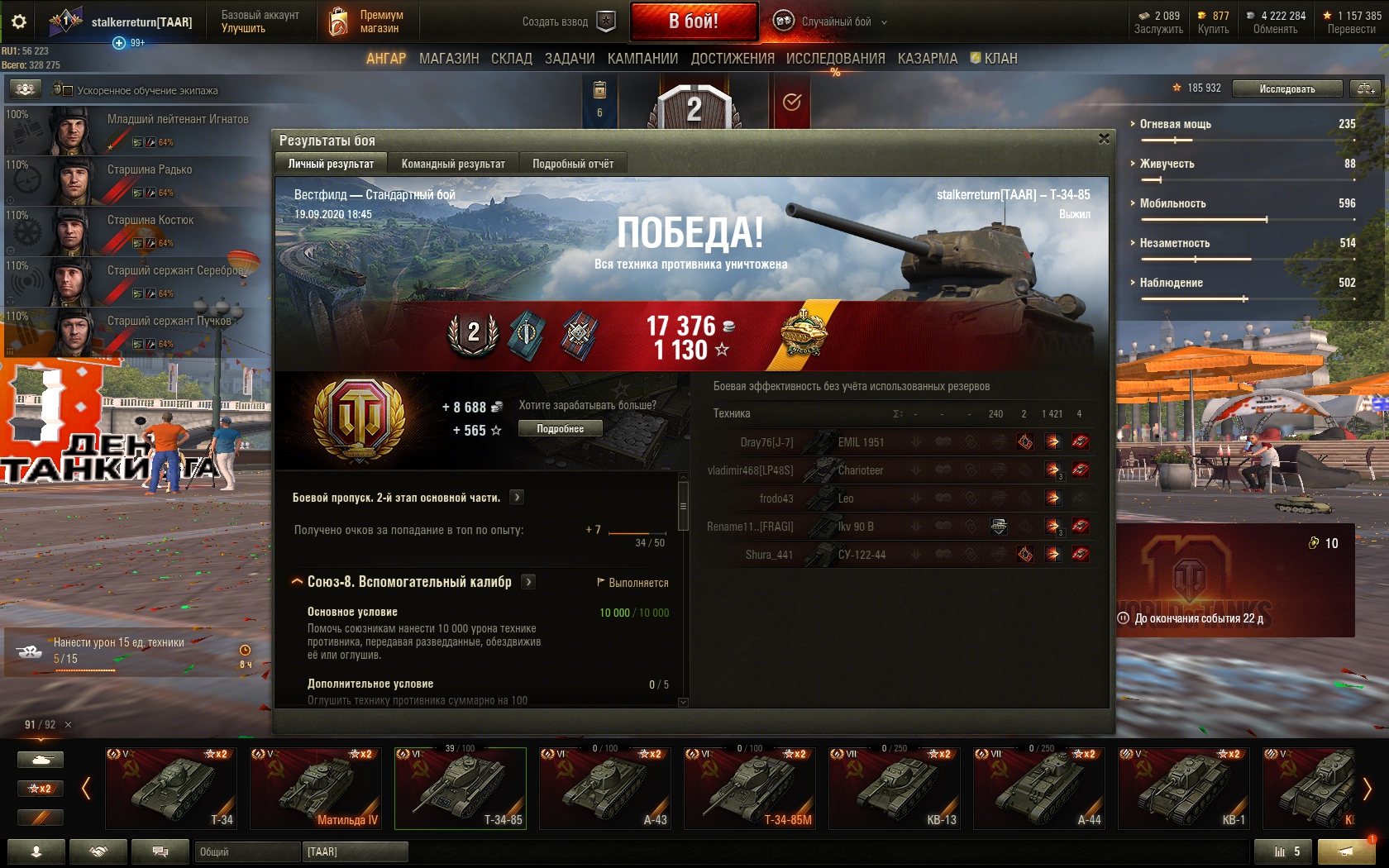Click the Подробнее button
1389x868 pixels.
[x=560, y=428]
